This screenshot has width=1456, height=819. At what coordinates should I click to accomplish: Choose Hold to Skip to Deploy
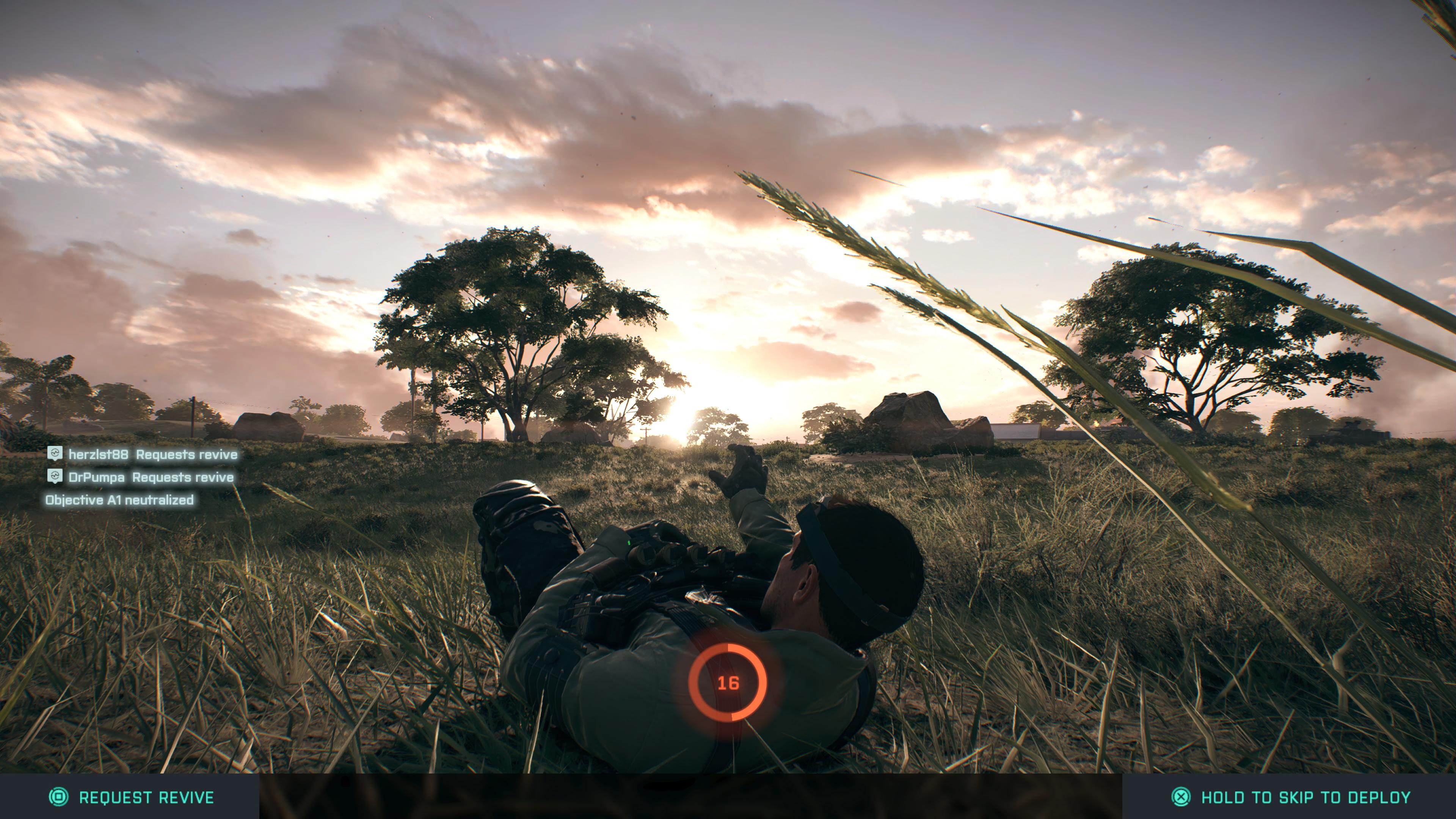point(1291,797)
